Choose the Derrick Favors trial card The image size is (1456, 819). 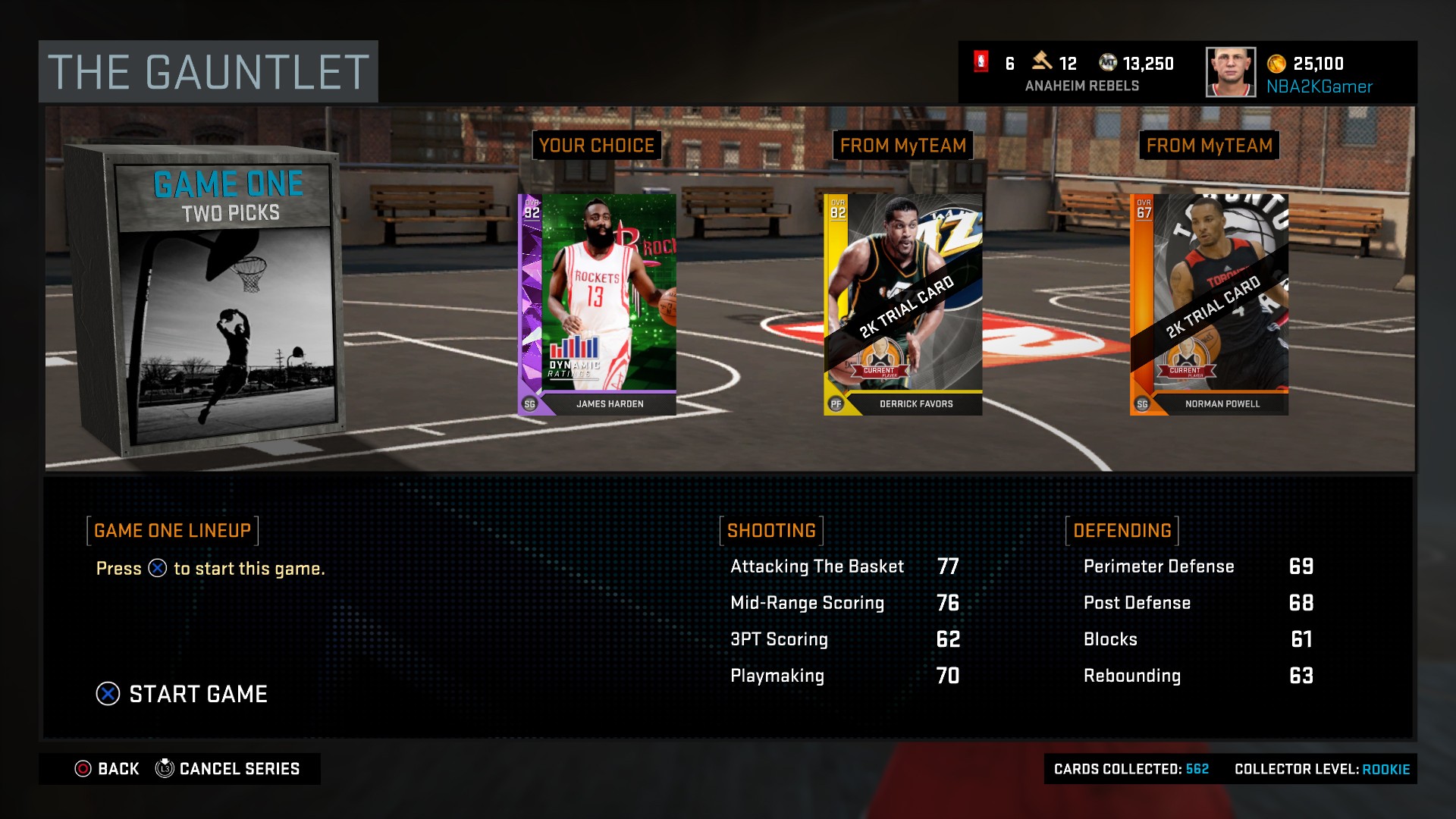click(903, 304)
